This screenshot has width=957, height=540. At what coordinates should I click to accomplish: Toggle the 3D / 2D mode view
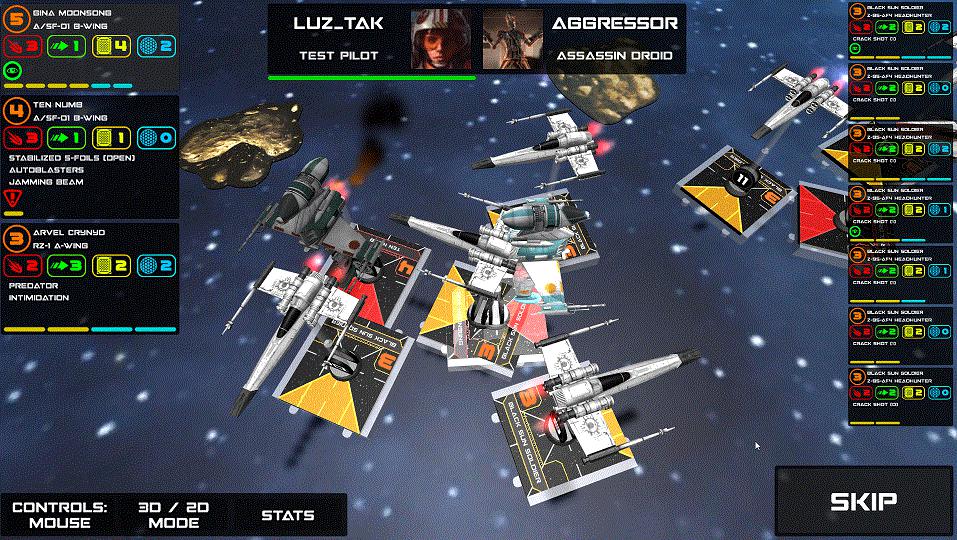point(173,514)
